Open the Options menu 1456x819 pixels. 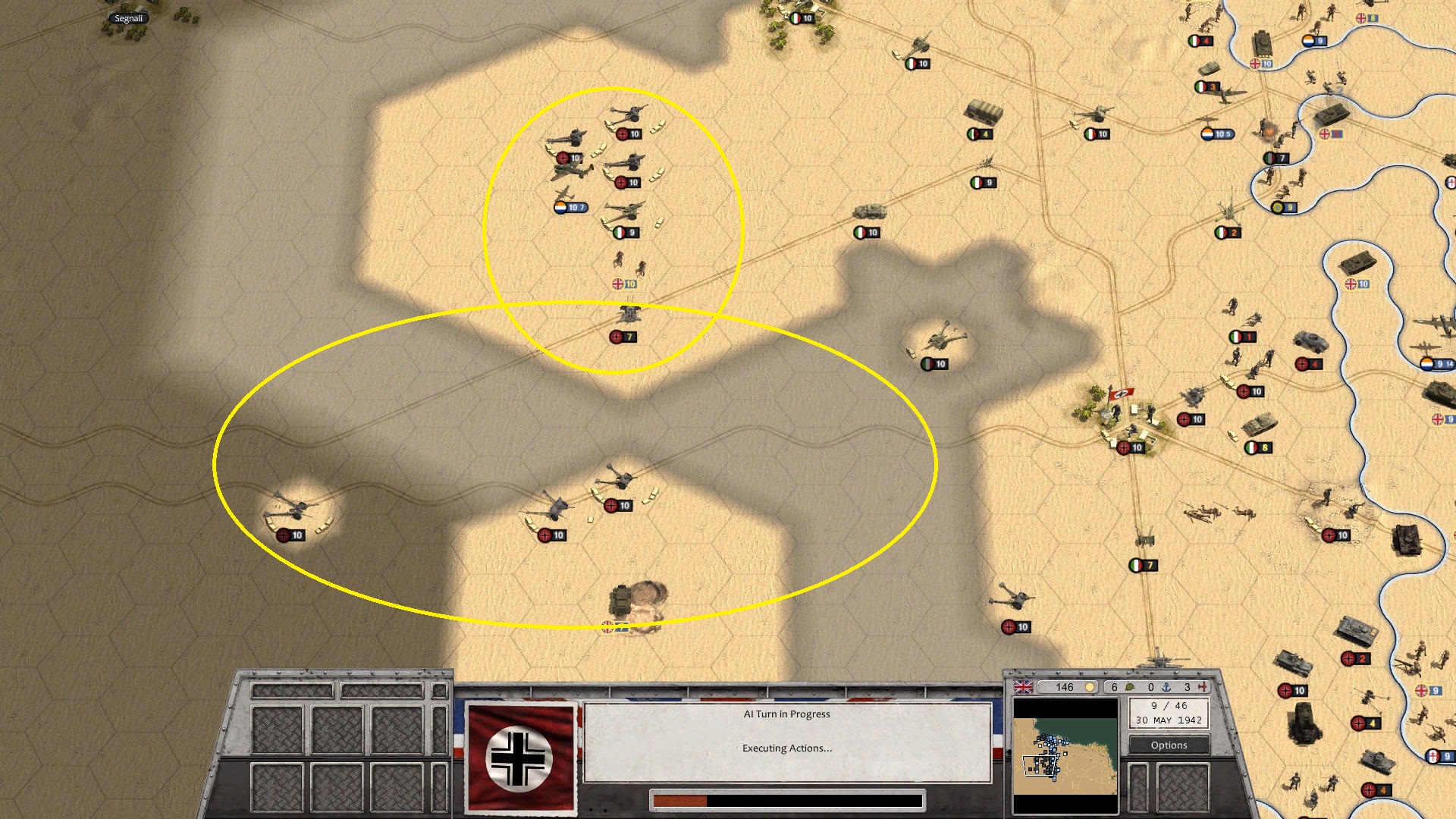(1169, 745)
